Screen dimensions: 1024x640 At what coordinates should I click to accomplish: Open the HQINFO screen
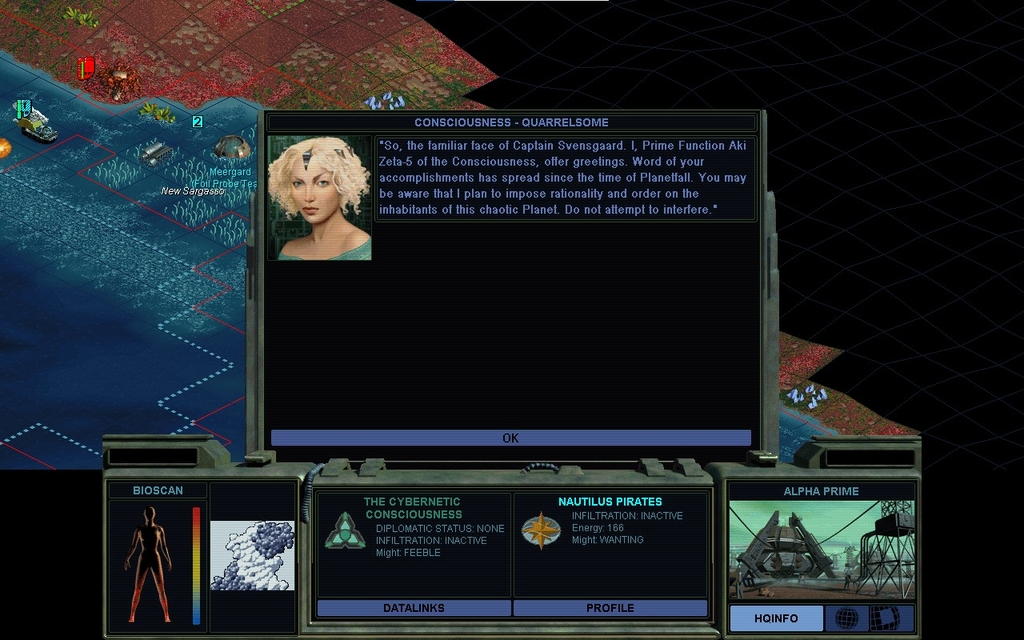tap(776, 618)
